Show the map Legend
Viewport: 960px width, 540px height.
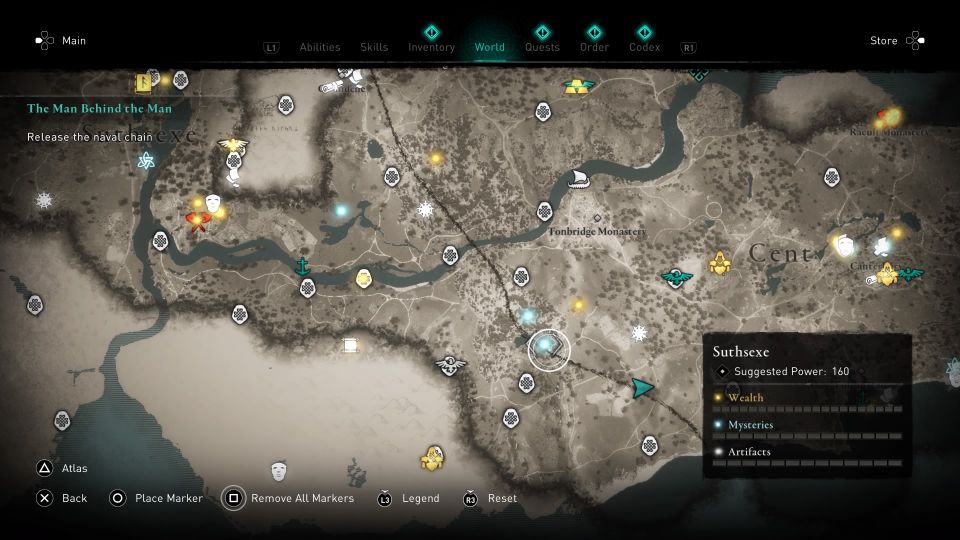(420, 498)
